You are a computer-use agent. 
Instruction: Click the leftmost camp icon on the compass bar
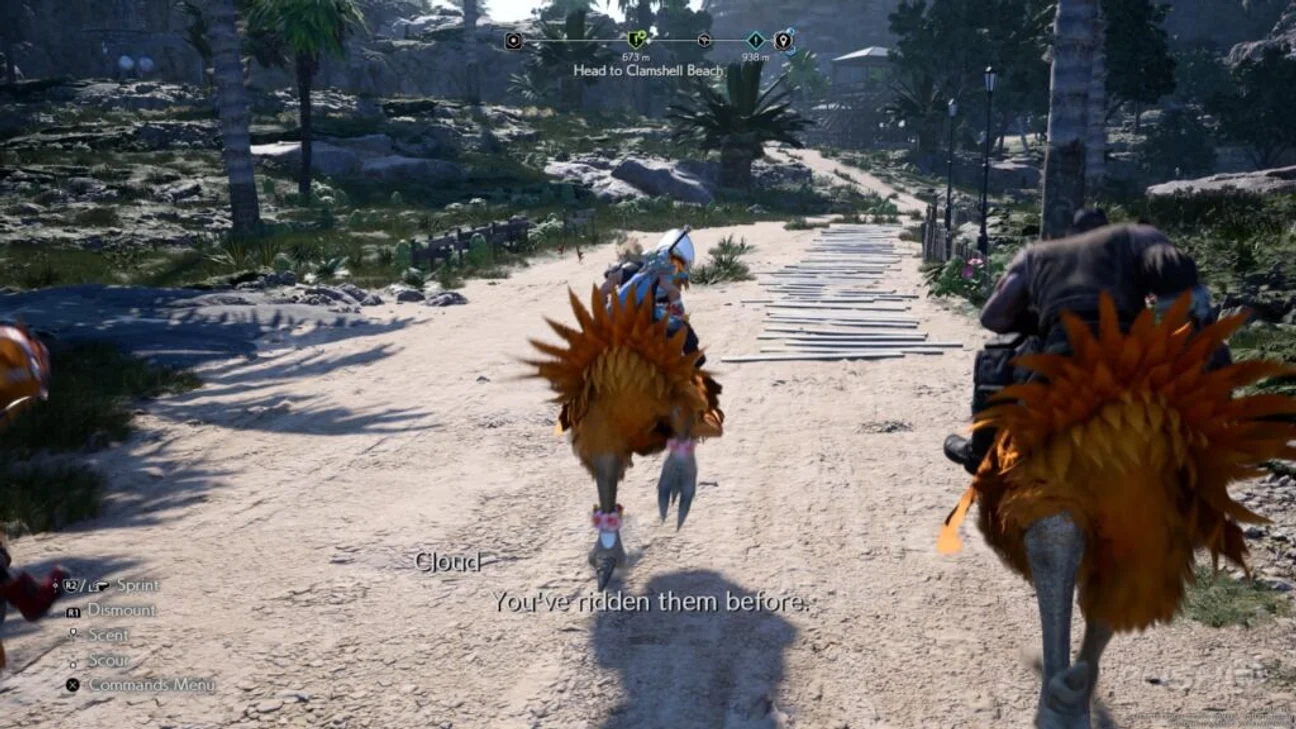[513, 40]
